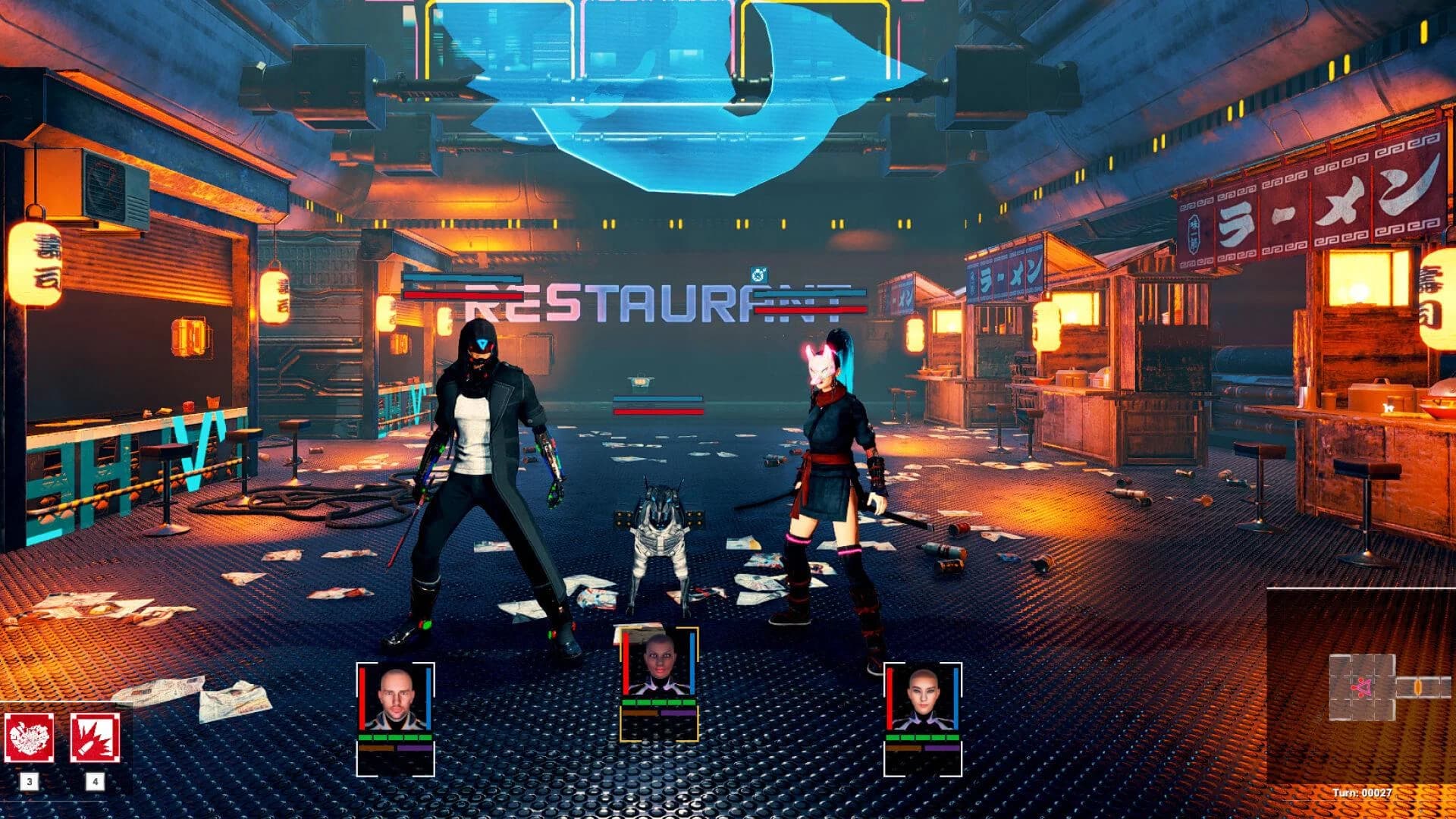Click the blue energy bar on the center portrait

pos(692,664)
